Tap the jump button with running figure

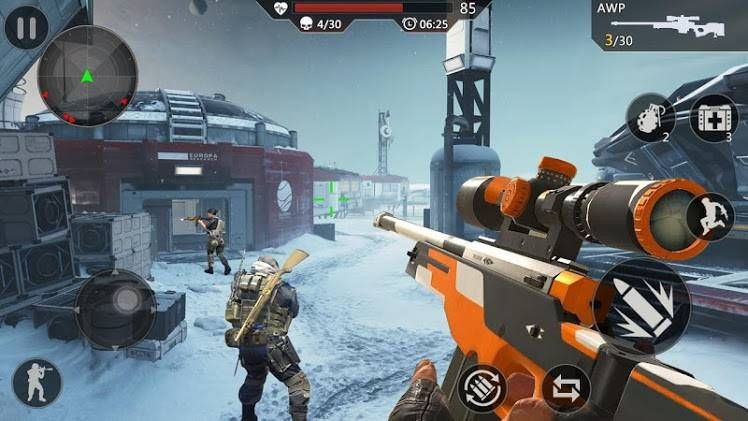pyautogui.click(x=709, y=216)
